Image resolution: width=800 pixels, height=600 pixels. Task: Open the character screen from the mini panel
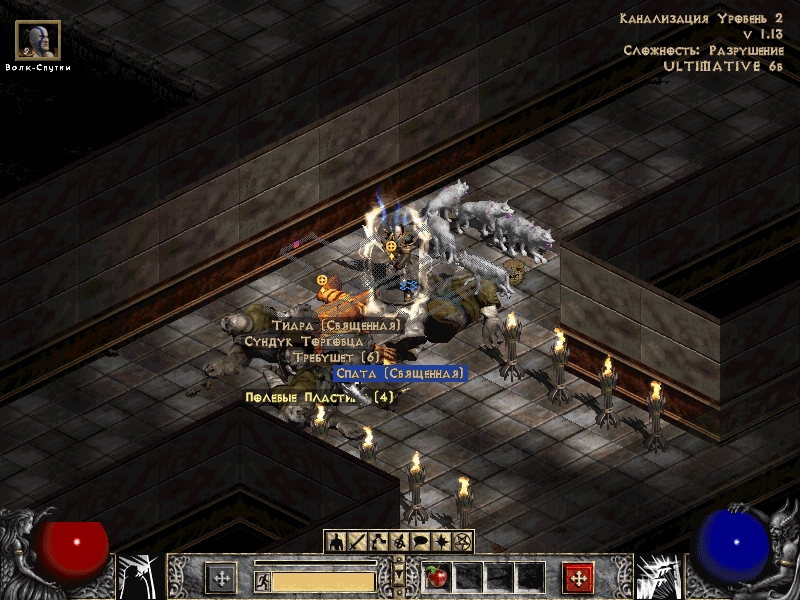pos(336,541)
